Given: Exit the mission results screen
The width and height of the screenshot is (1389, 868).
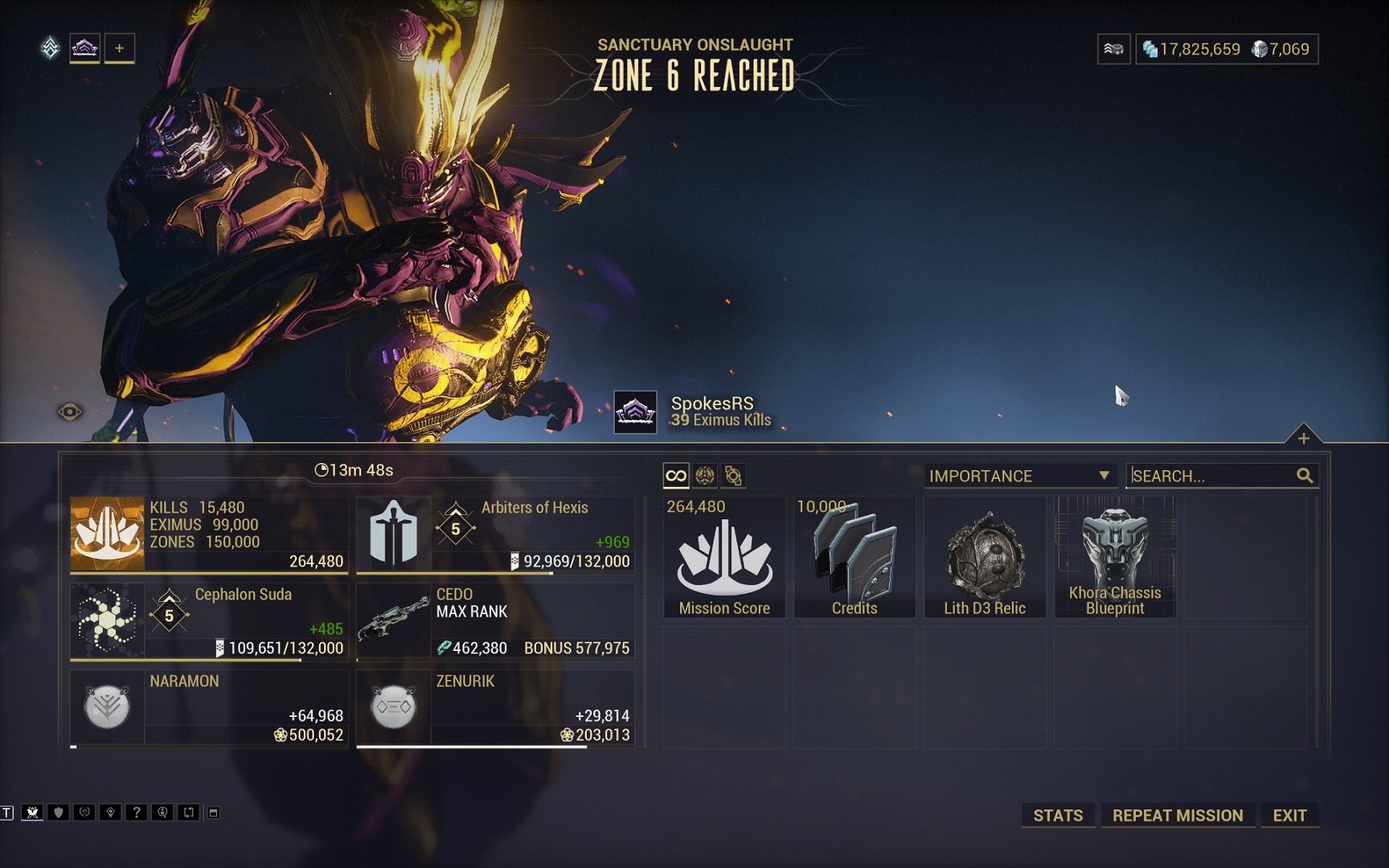Looking at the screenshot, I should [1289, 815].
